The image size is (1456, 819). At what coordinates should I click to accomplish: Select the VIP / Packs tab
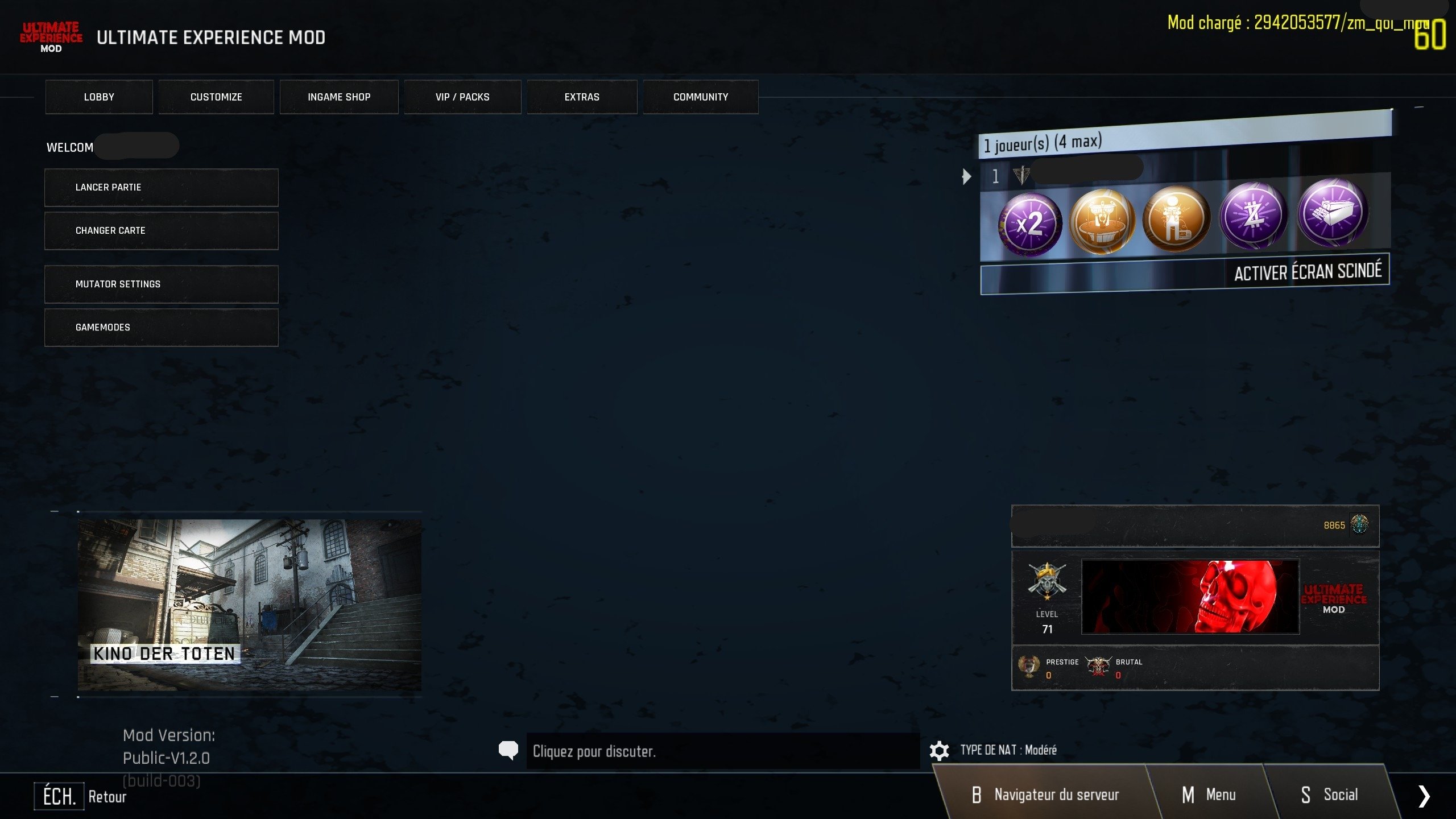pos(462,97)
